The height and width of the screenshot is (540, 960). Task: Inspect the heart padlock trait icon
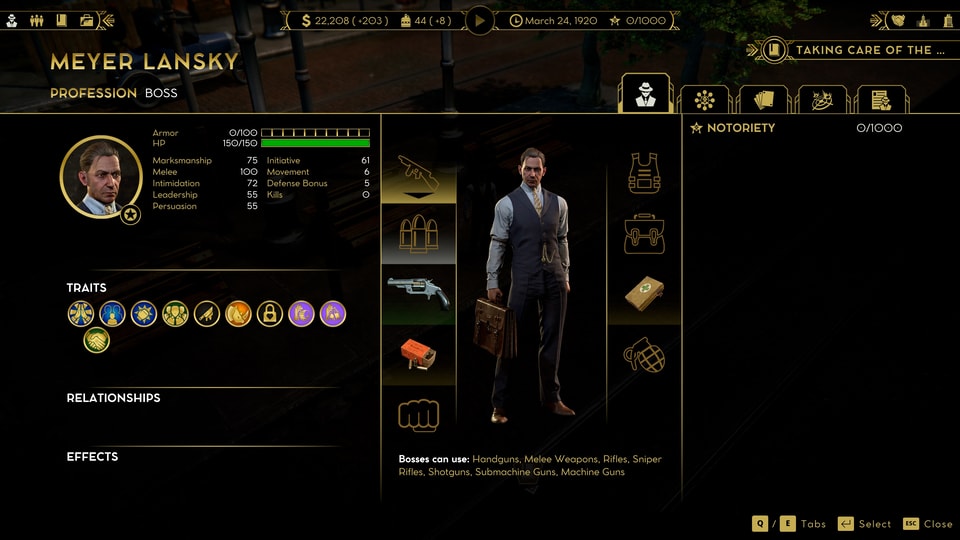tap(269, 314)
